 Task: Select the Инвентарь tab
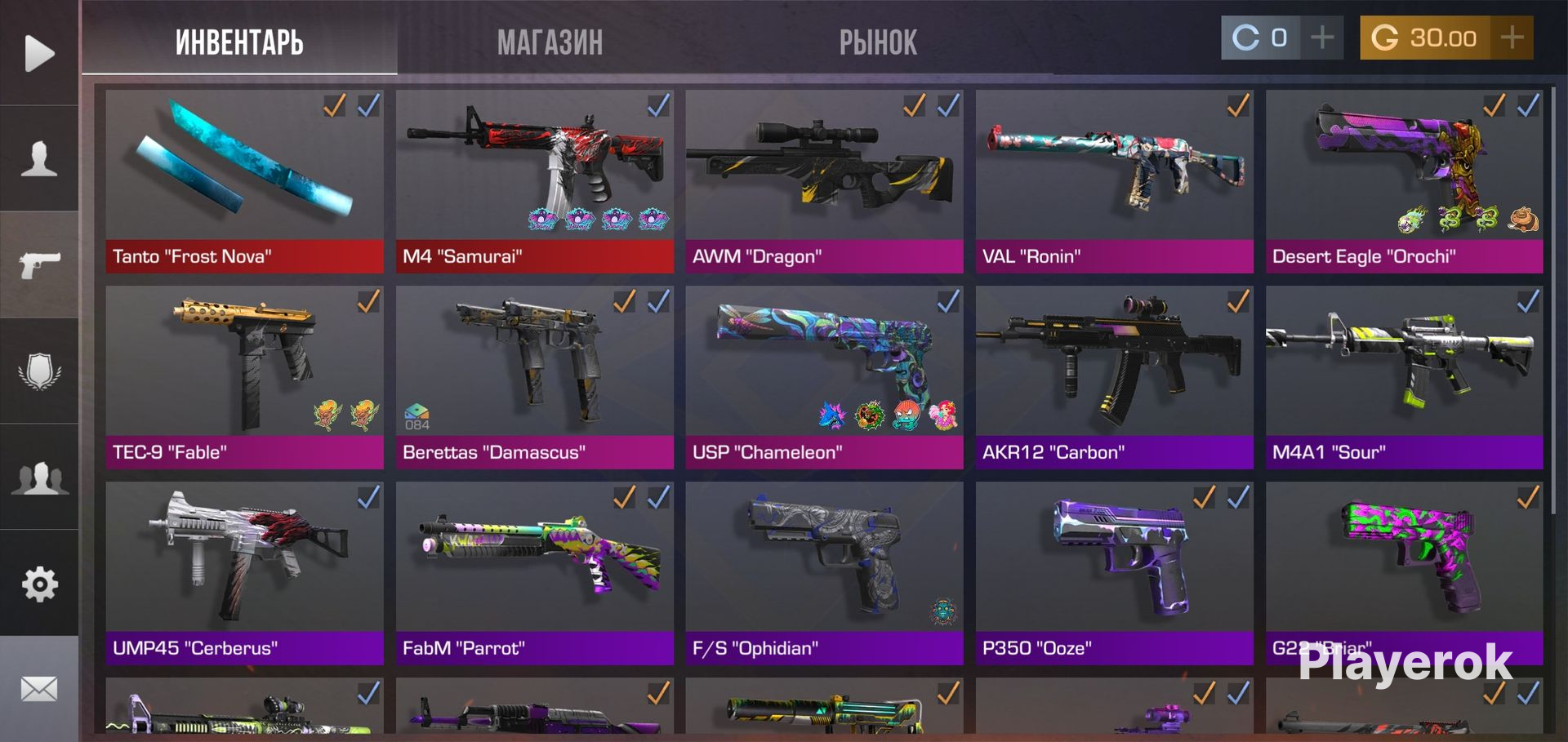coord(239,42)
